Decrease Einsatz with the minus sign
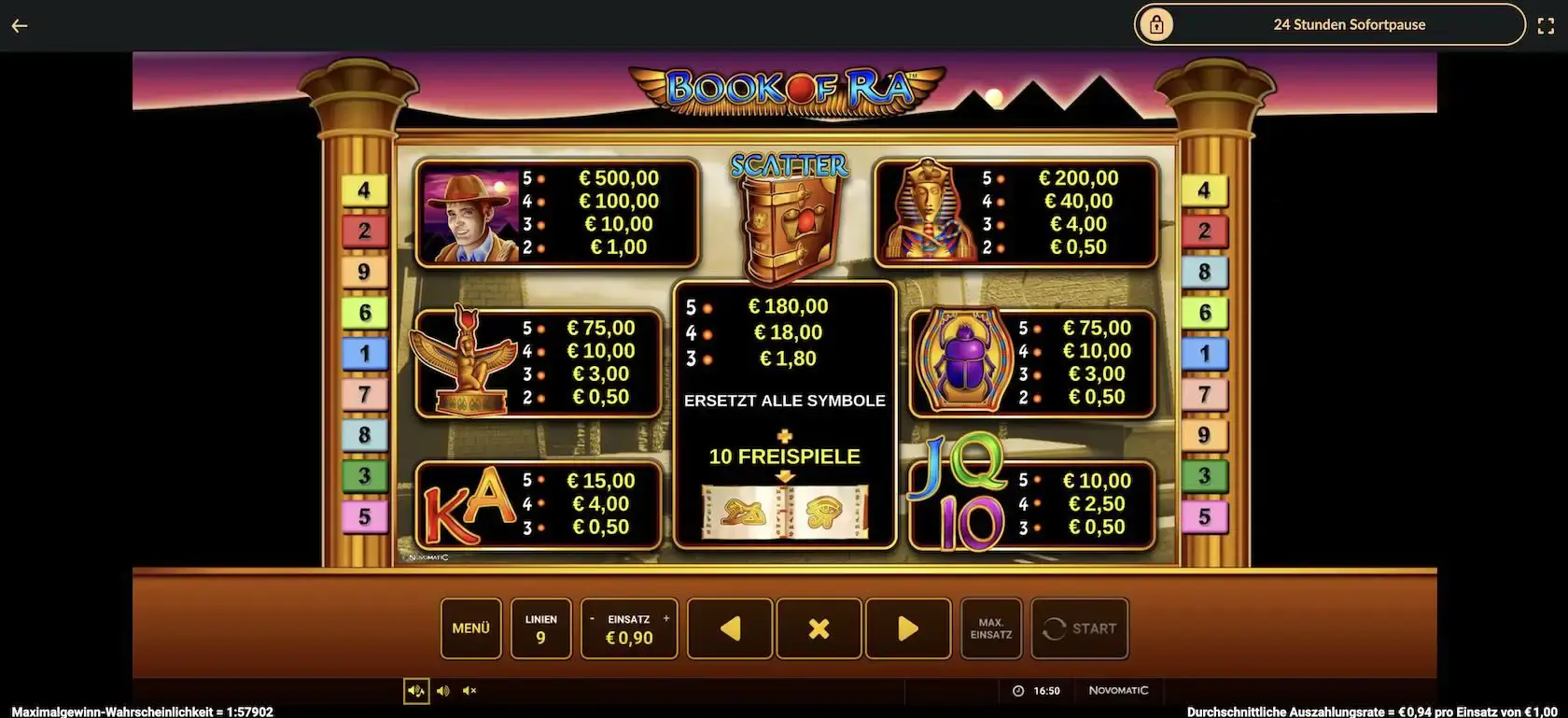Screen dimensions: 1568x718 (x=592, y=619)
